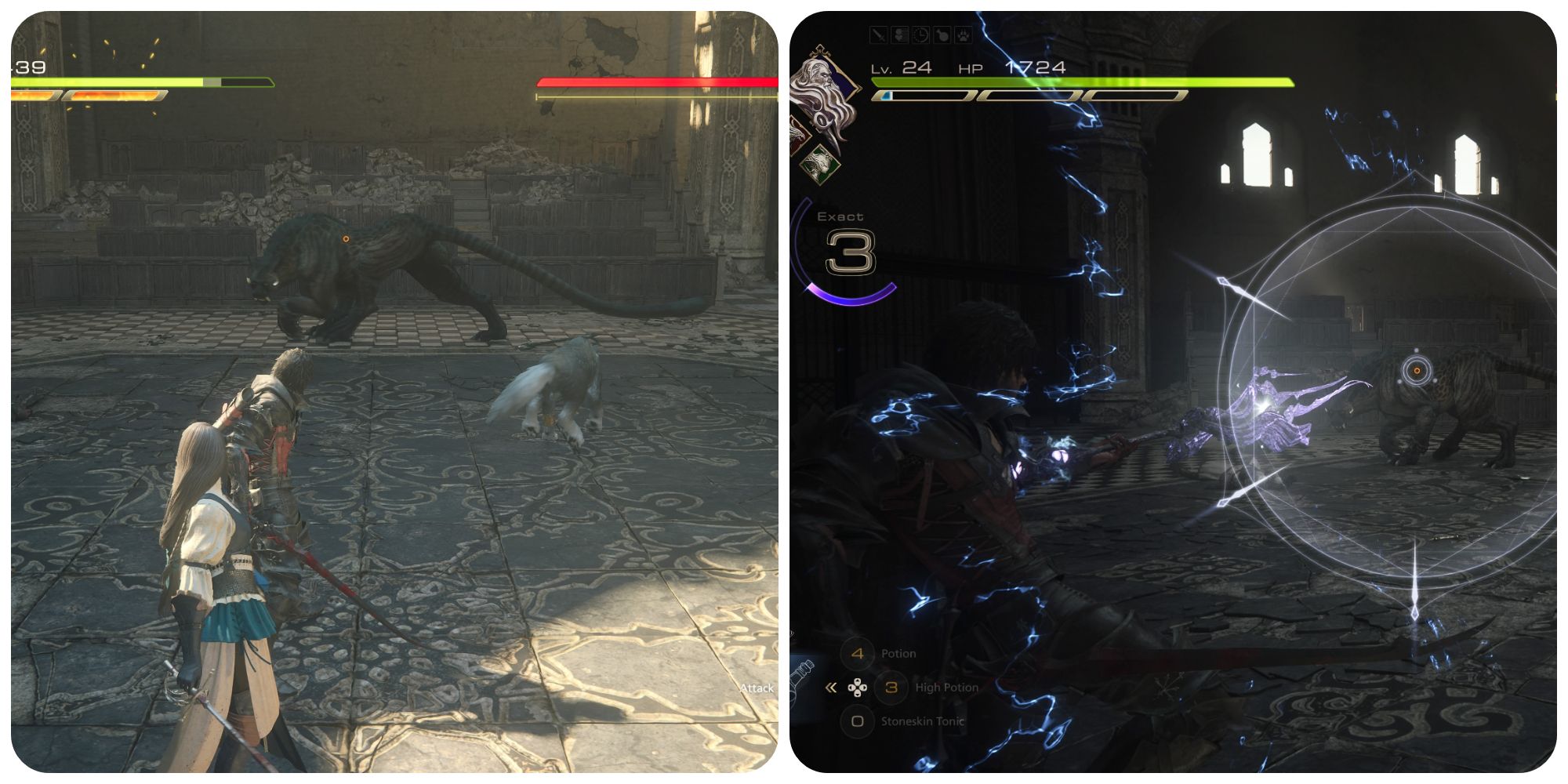Click the d-pad down arrow in item shortcuts
The image size is (1568, 784).
pyautogui.click(x=858, y=695)
